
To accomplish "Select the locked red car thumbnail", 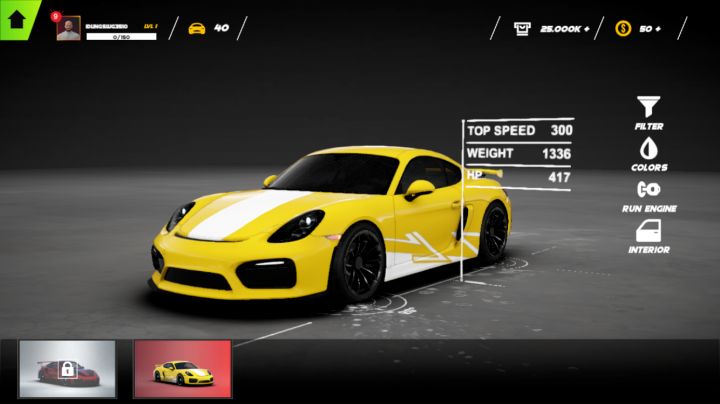I will [68, 369].
